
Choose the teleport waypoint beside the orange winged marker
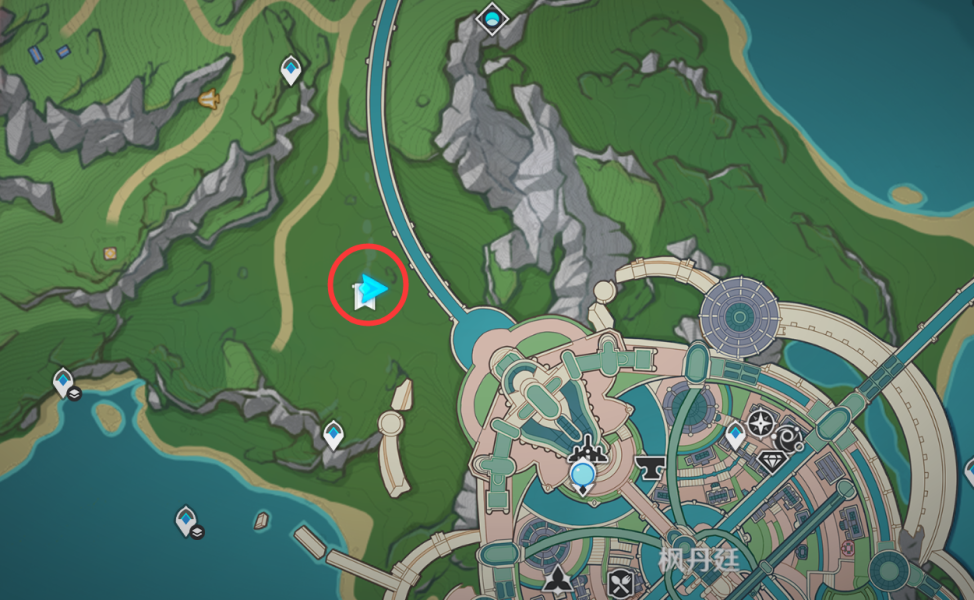pos(291,70)
